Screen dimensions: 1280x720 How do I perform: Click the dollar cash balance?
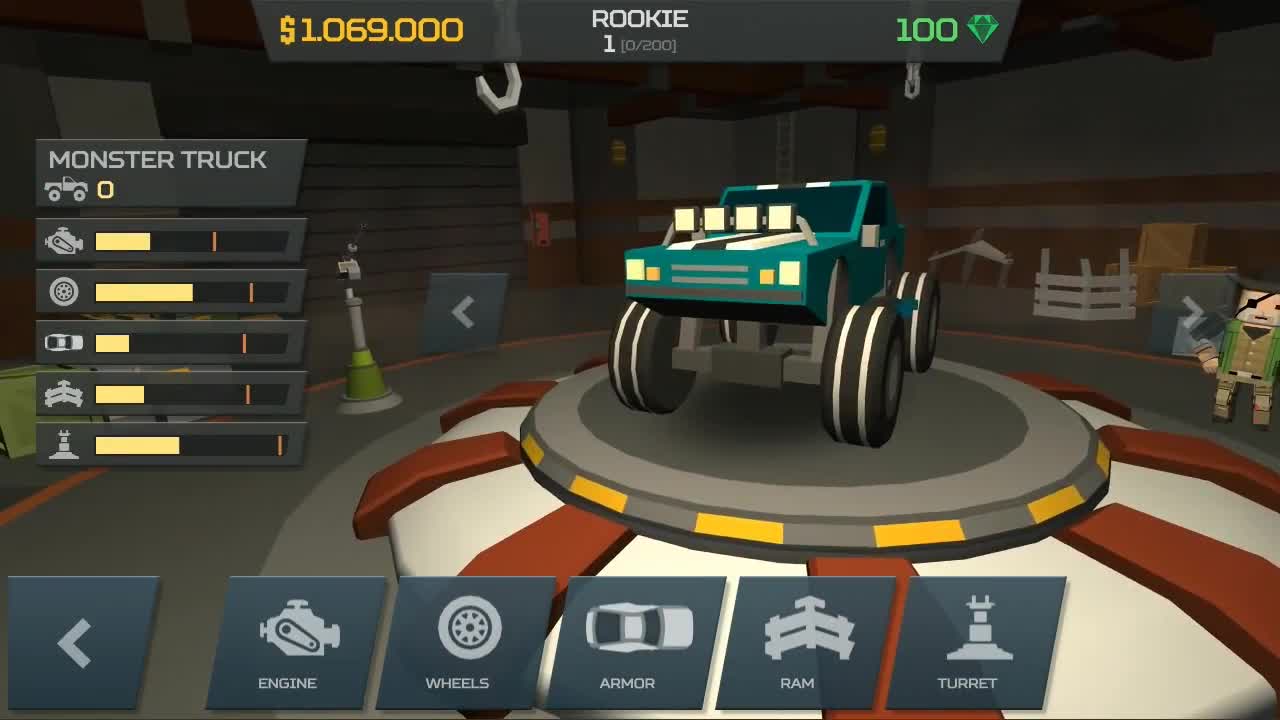[371, 30]
